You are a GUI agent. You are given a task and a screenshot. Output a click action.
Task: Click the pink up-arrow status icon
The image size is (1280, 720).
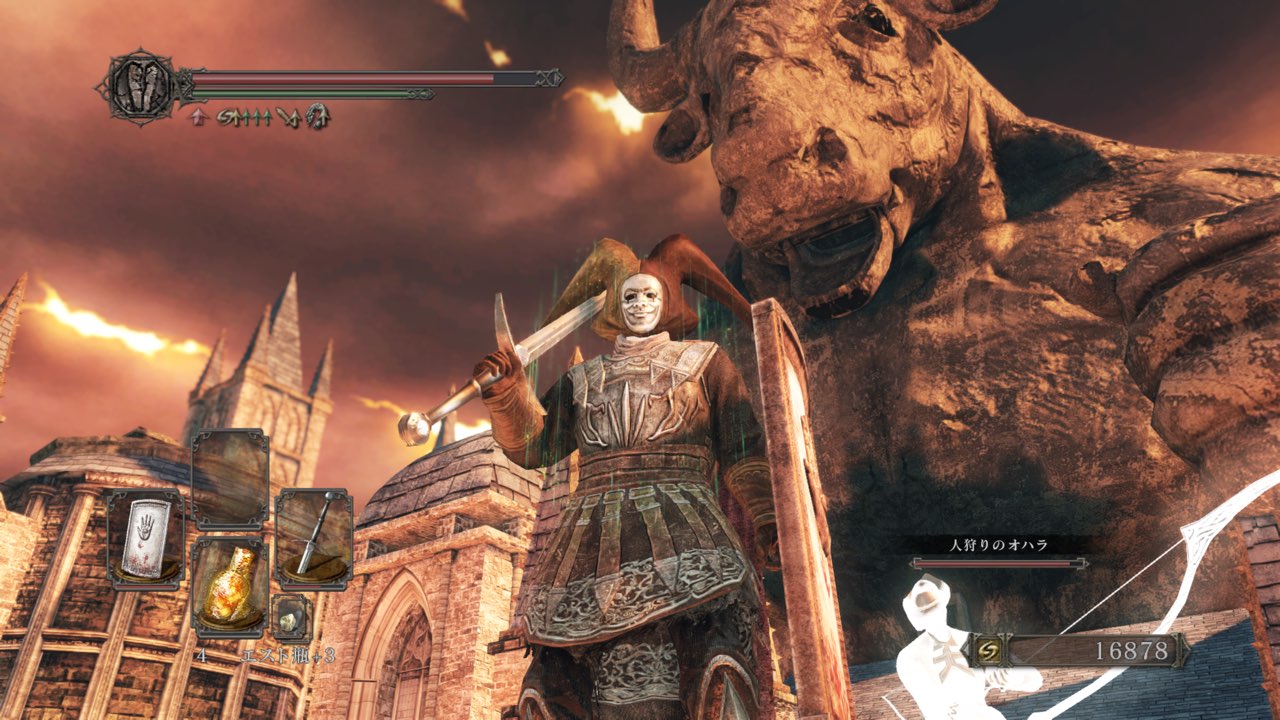click(x=197, y=118)
